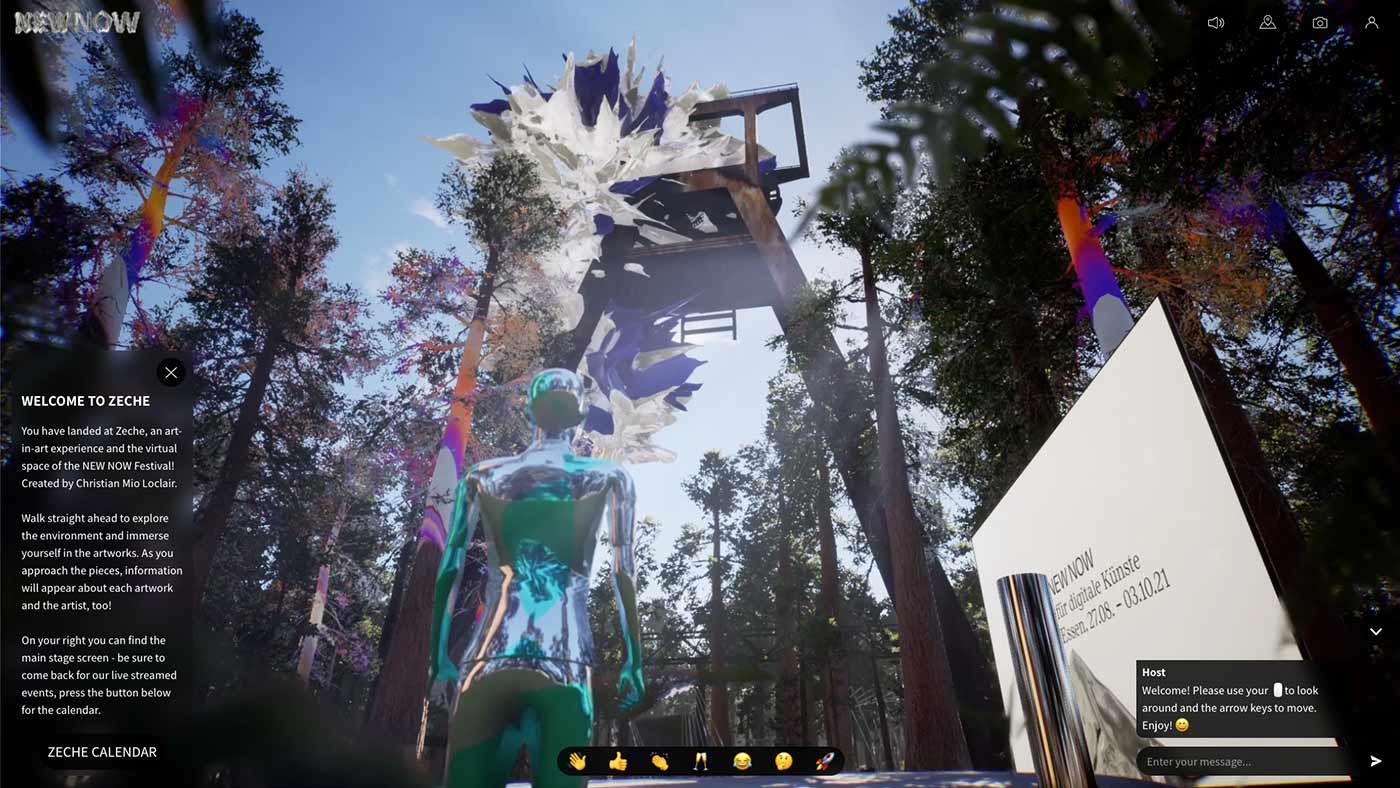This screenshot has width=1400, height=788.
Task: Click the NEW NOW logo
Action: coord(77,22)
